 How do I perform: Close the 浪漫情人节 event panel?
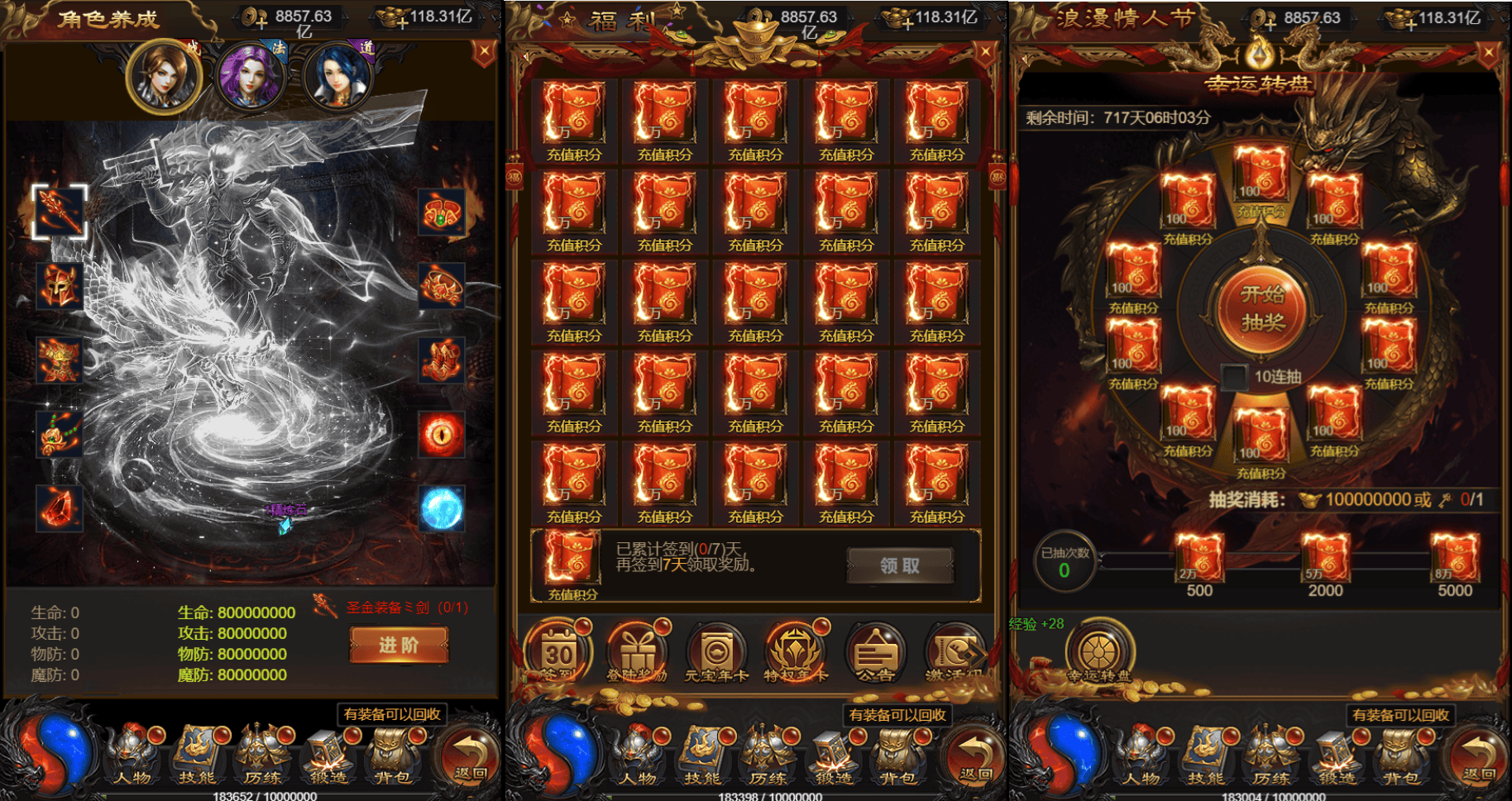[1488, 54]
